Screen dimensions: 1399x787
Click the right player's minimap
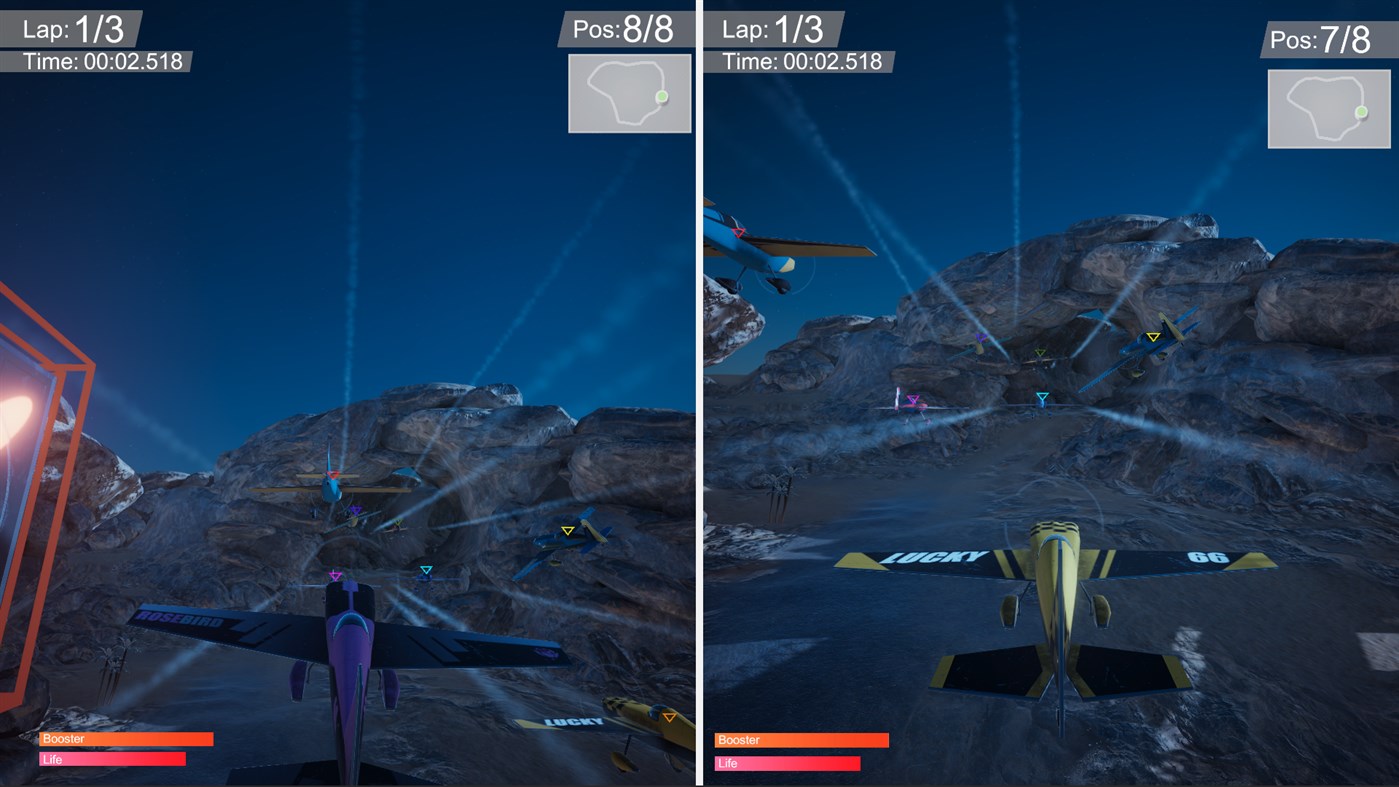1328,108
